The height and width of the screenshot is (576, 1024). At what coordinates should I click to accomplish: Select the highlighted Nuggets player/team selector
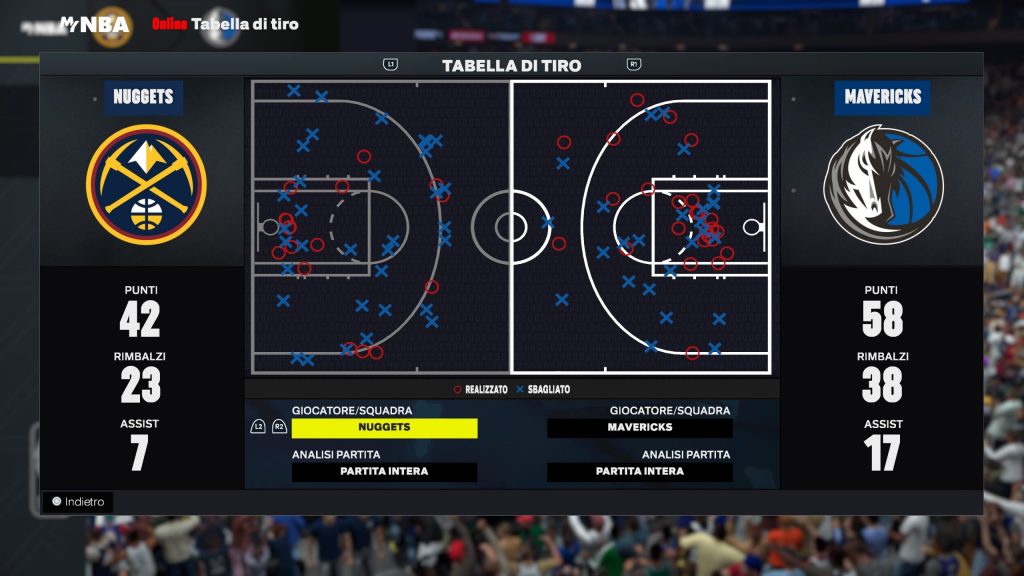[x=384, y=428]
